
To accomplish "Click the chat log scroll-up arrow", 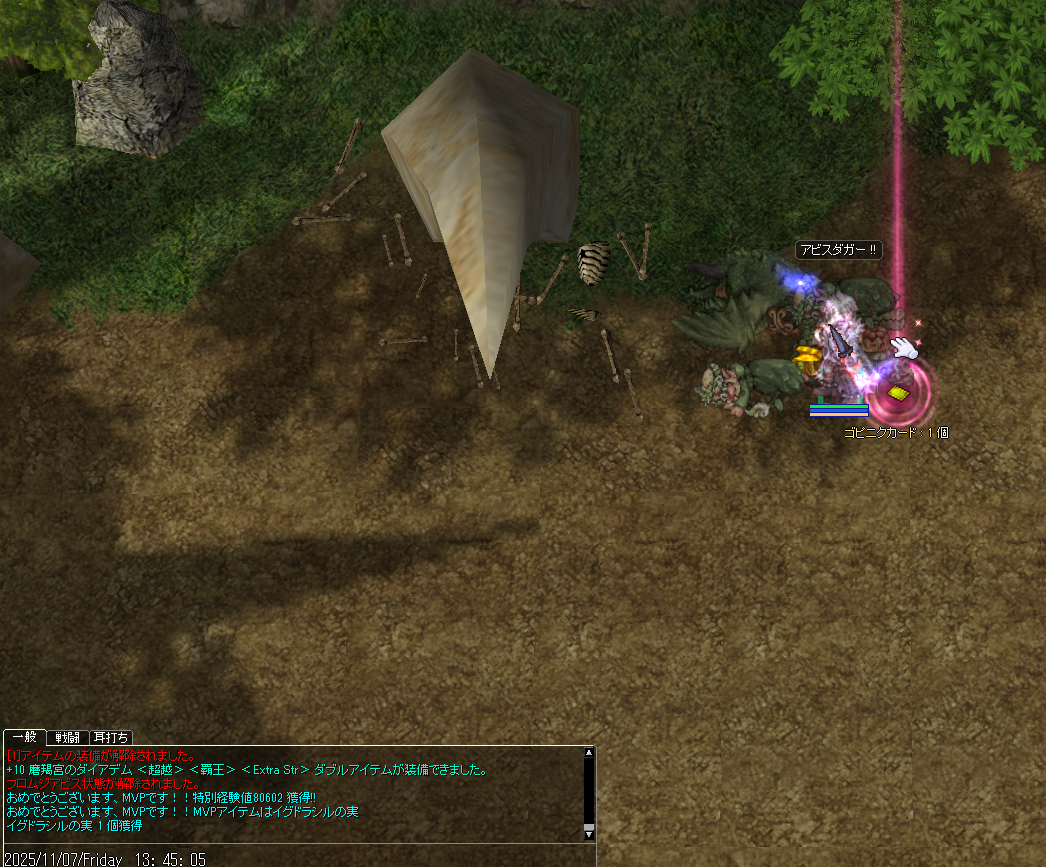I will (x=589, y=752).
